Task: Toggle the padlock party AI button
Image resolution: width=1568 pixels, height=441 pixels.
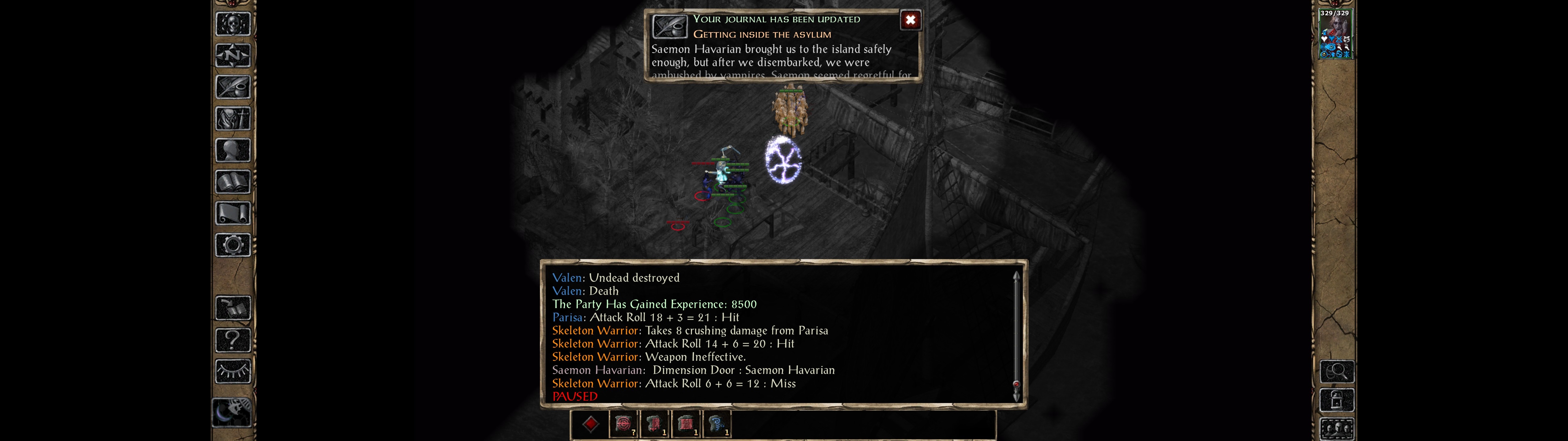Action: click(x=1336, y=400)
